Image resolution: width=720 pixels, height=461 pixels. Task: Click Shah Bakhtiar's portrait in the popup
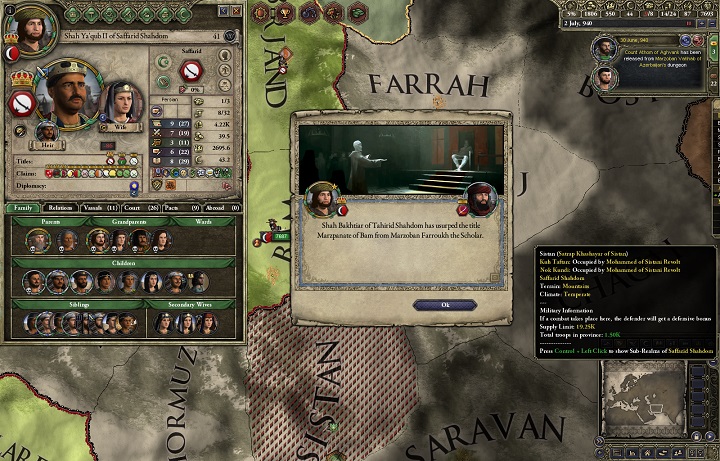pyautogui.click(x=323, y=200)
